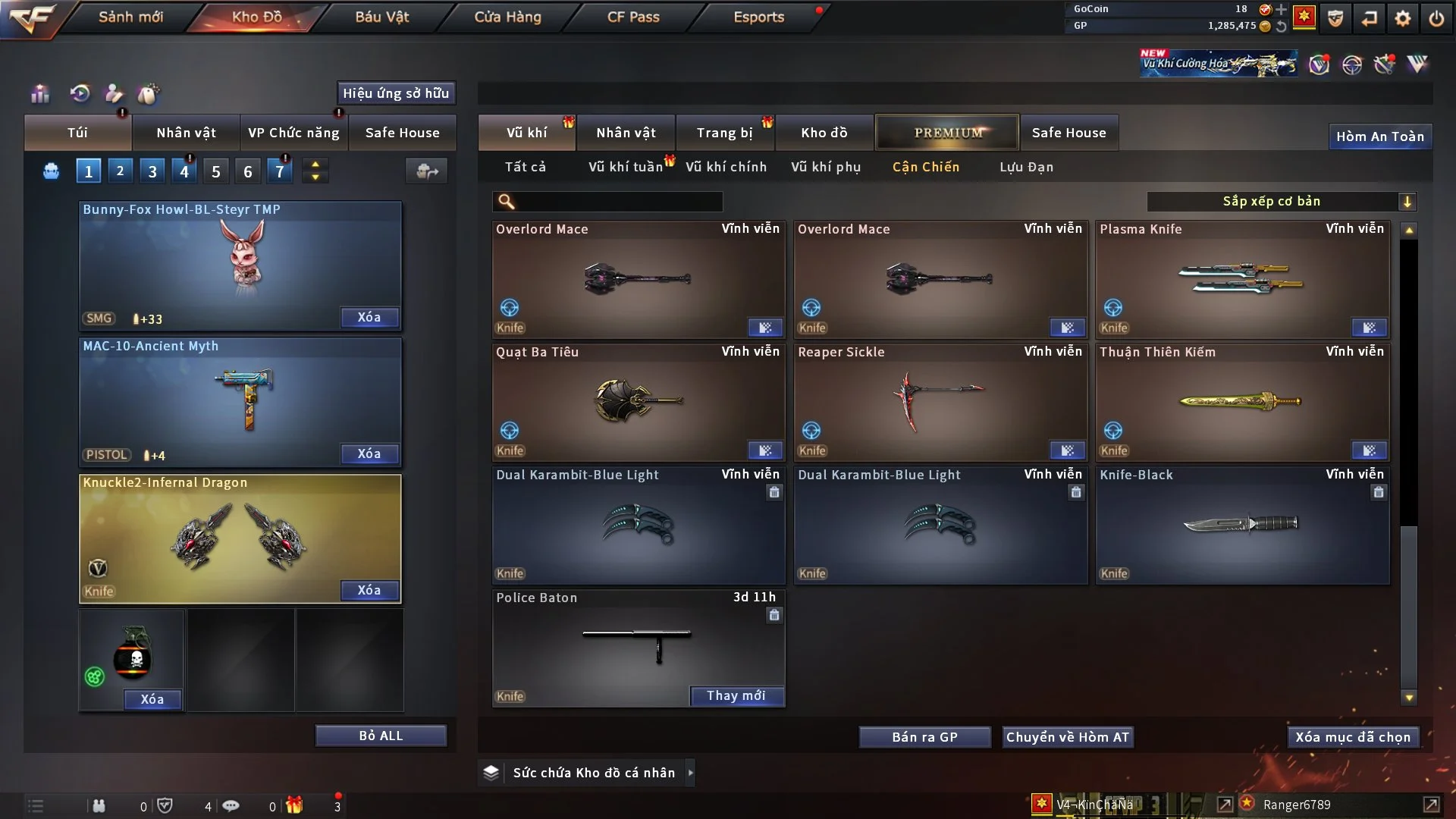Switch to the Nhân vật bag tab
This screenshot has width=1456, height=819.
(x=186, y=133)
